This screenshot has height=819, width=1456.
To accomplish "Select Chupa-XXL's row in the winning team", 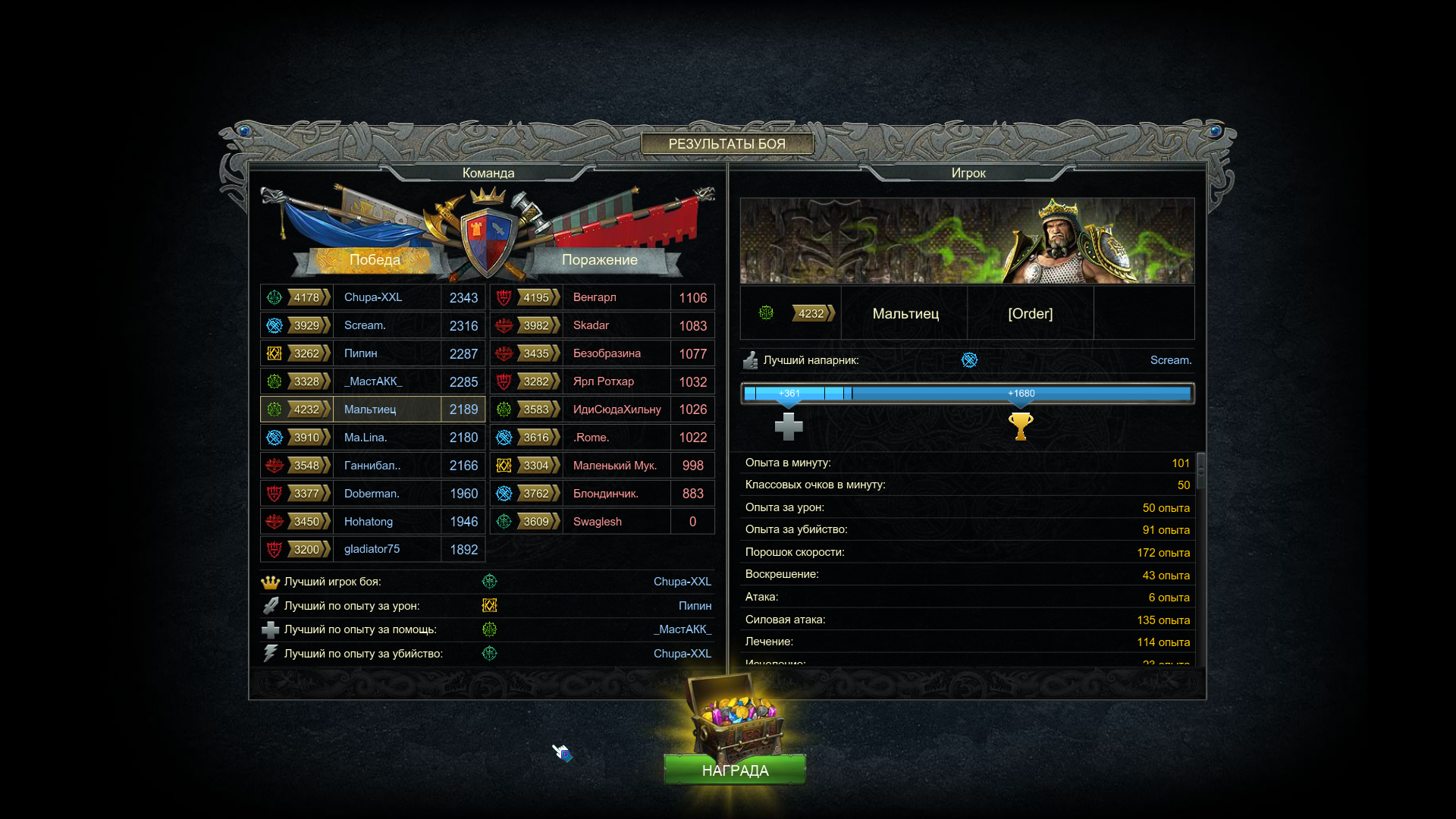I will coord(372,297).
